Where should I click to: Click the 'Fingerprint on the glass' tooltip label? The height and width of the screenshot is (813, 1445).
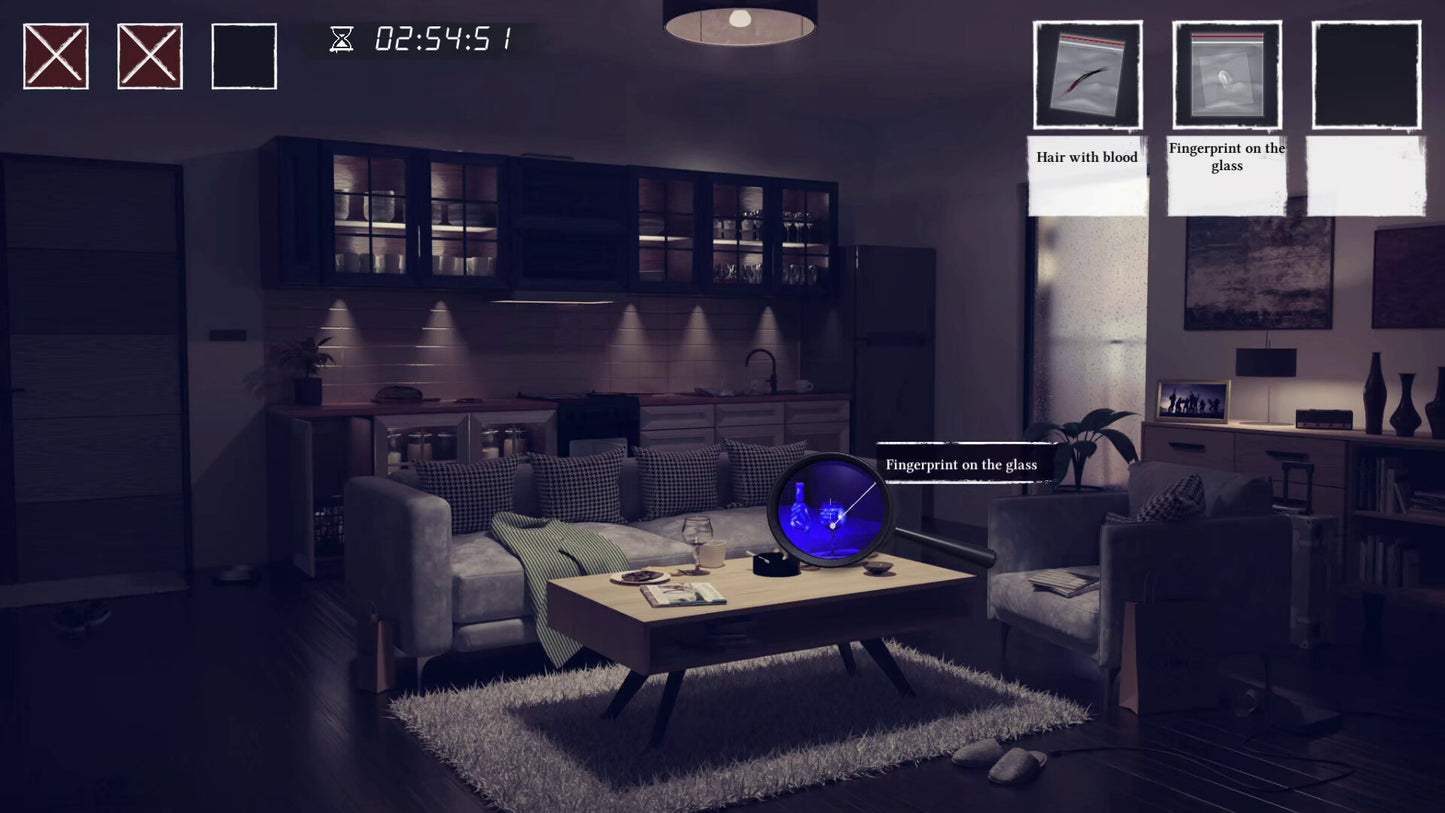point(963,464)
